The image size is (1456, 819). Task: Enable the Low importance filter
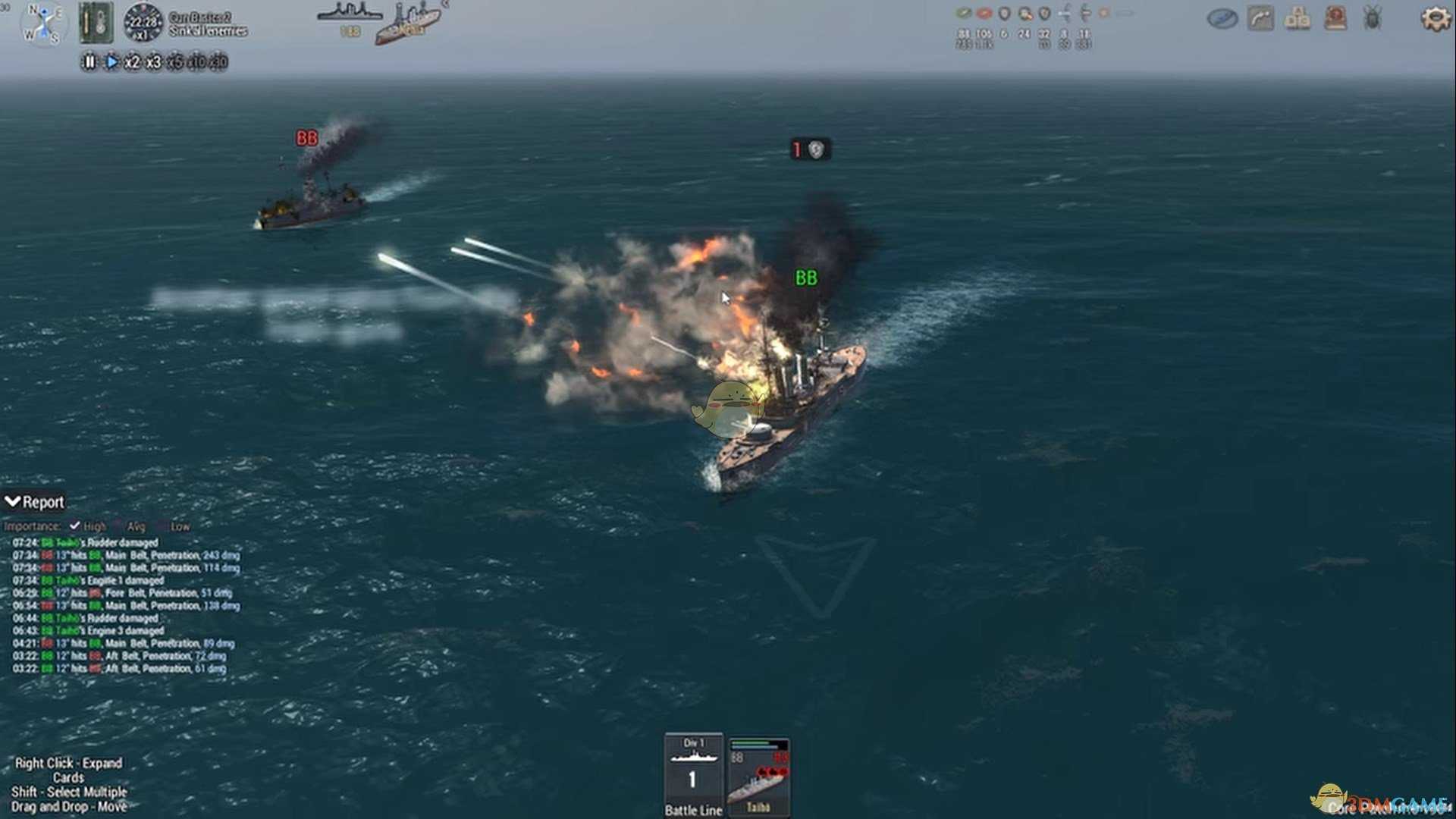point(162,526)
